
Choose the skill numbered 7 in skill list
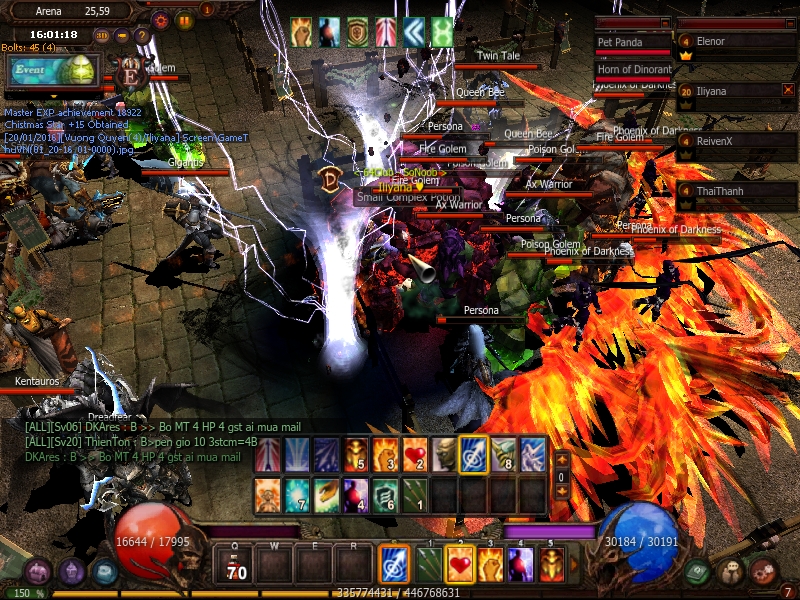click(x=296, y=494)
